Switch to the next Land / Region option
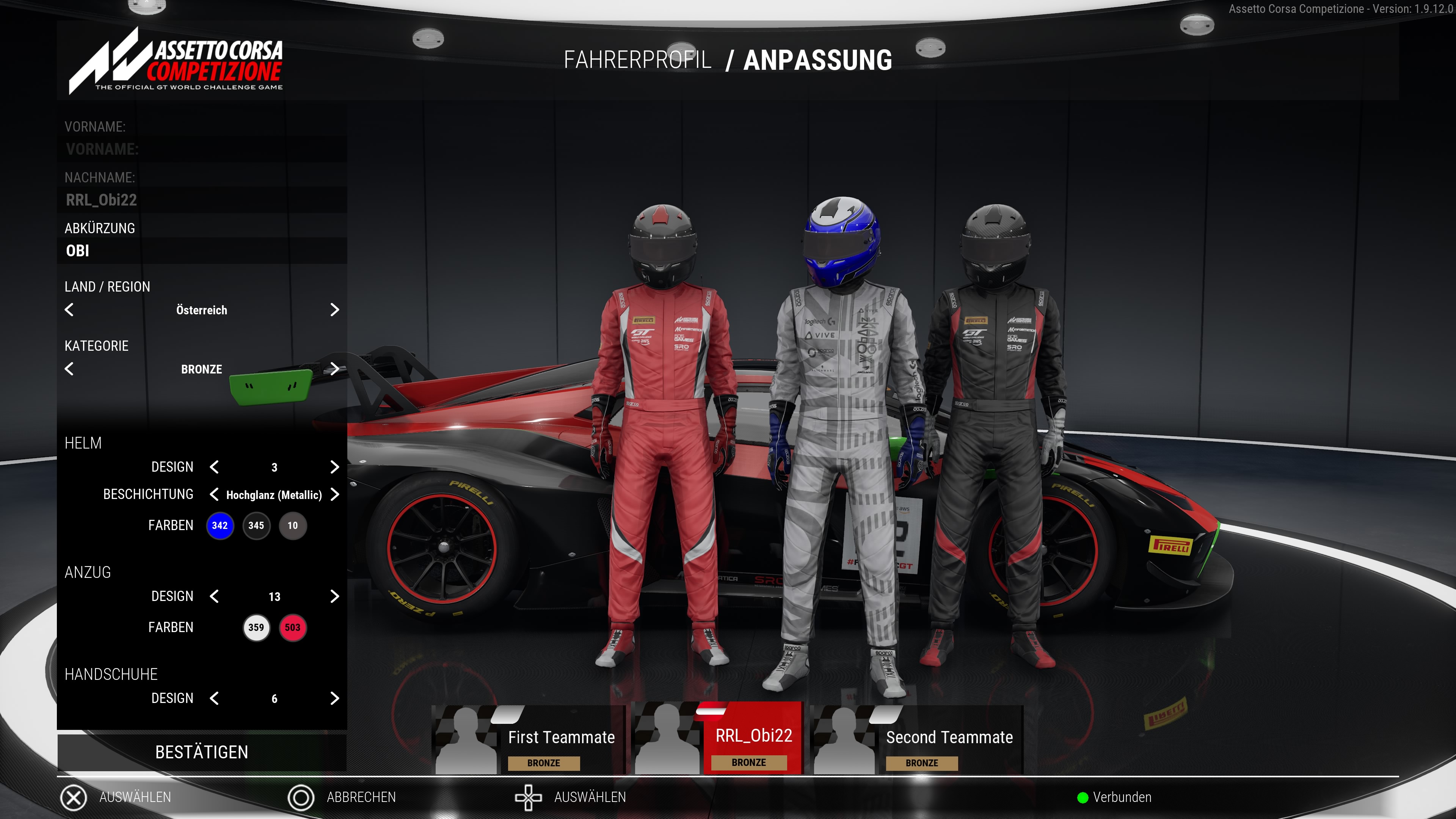Screen dimensions: 1456x819 click(x=334, y=310)
